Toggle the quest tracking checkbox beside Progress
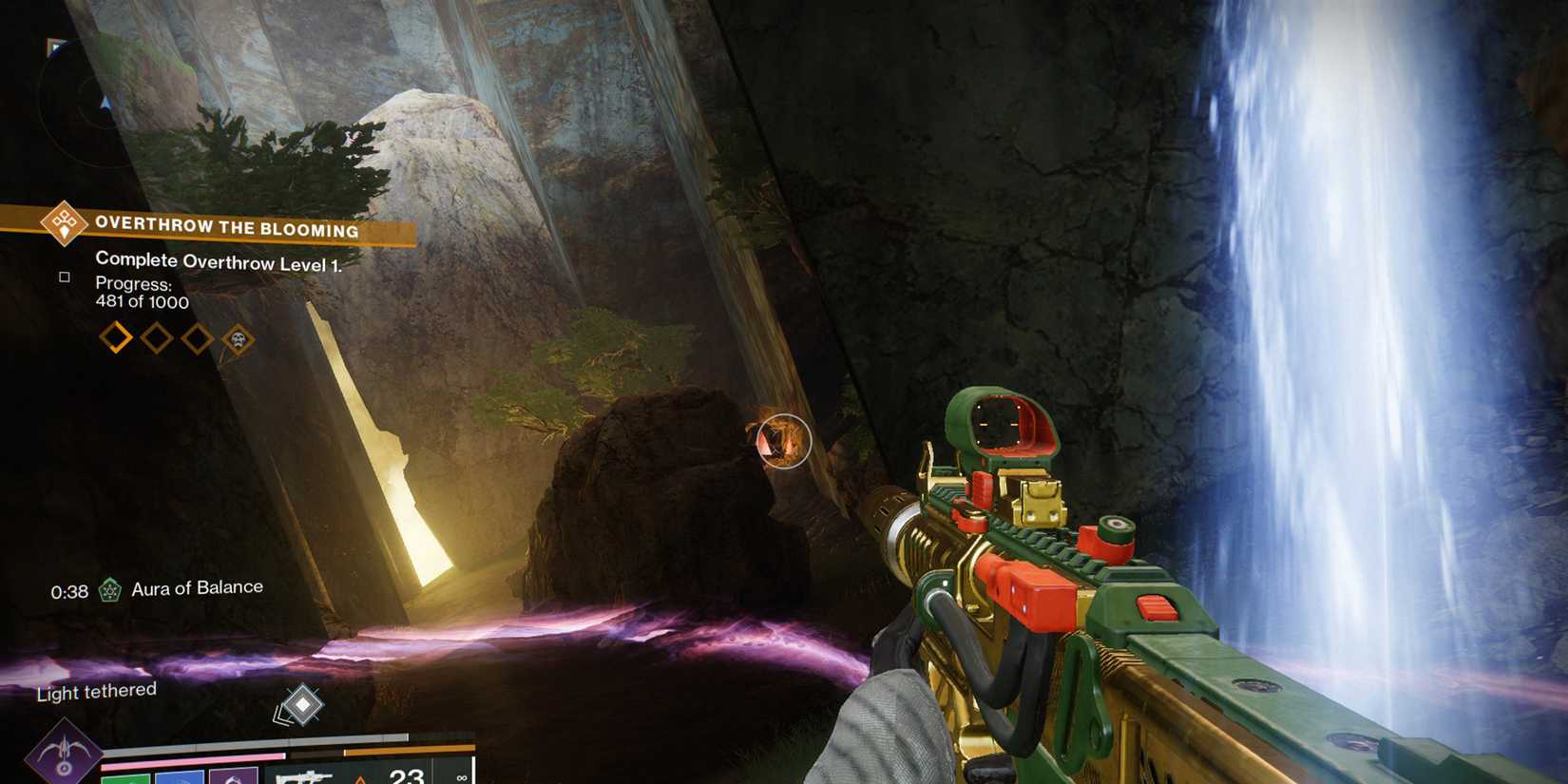 point(65,277)
